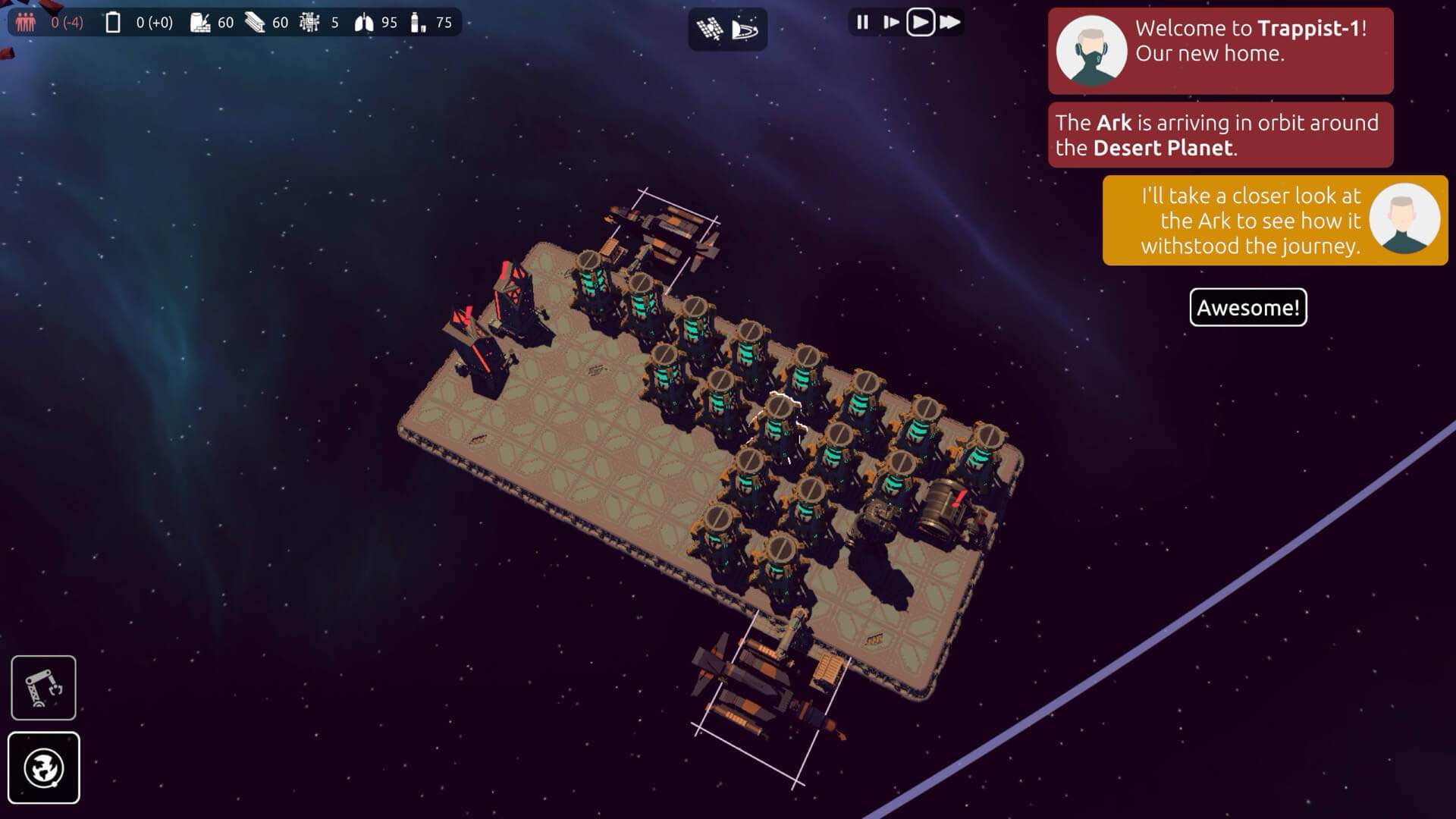Select normal play speed

point(920,22)
